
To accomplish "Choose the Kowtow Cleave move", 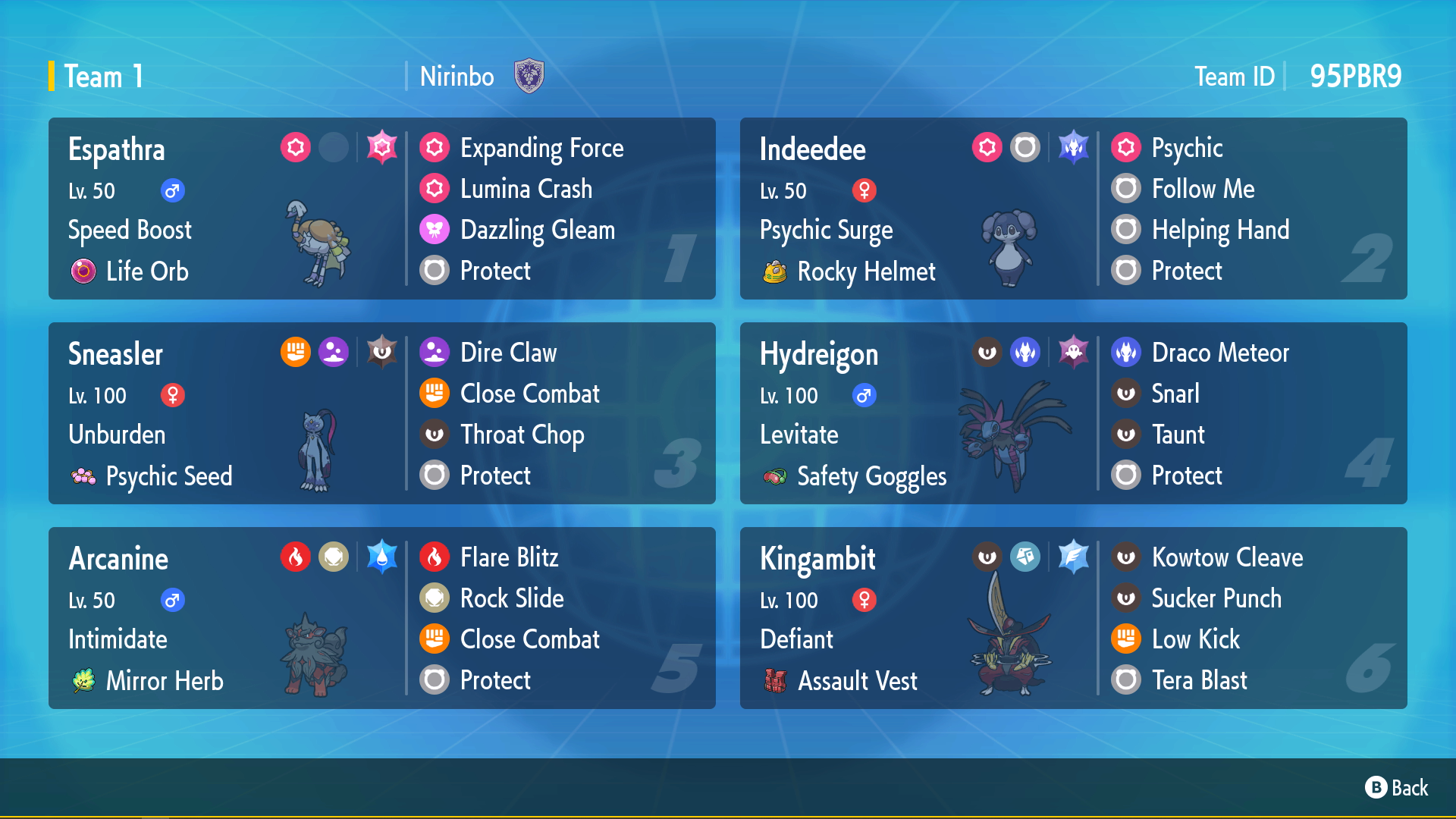I will point(1226,557).
